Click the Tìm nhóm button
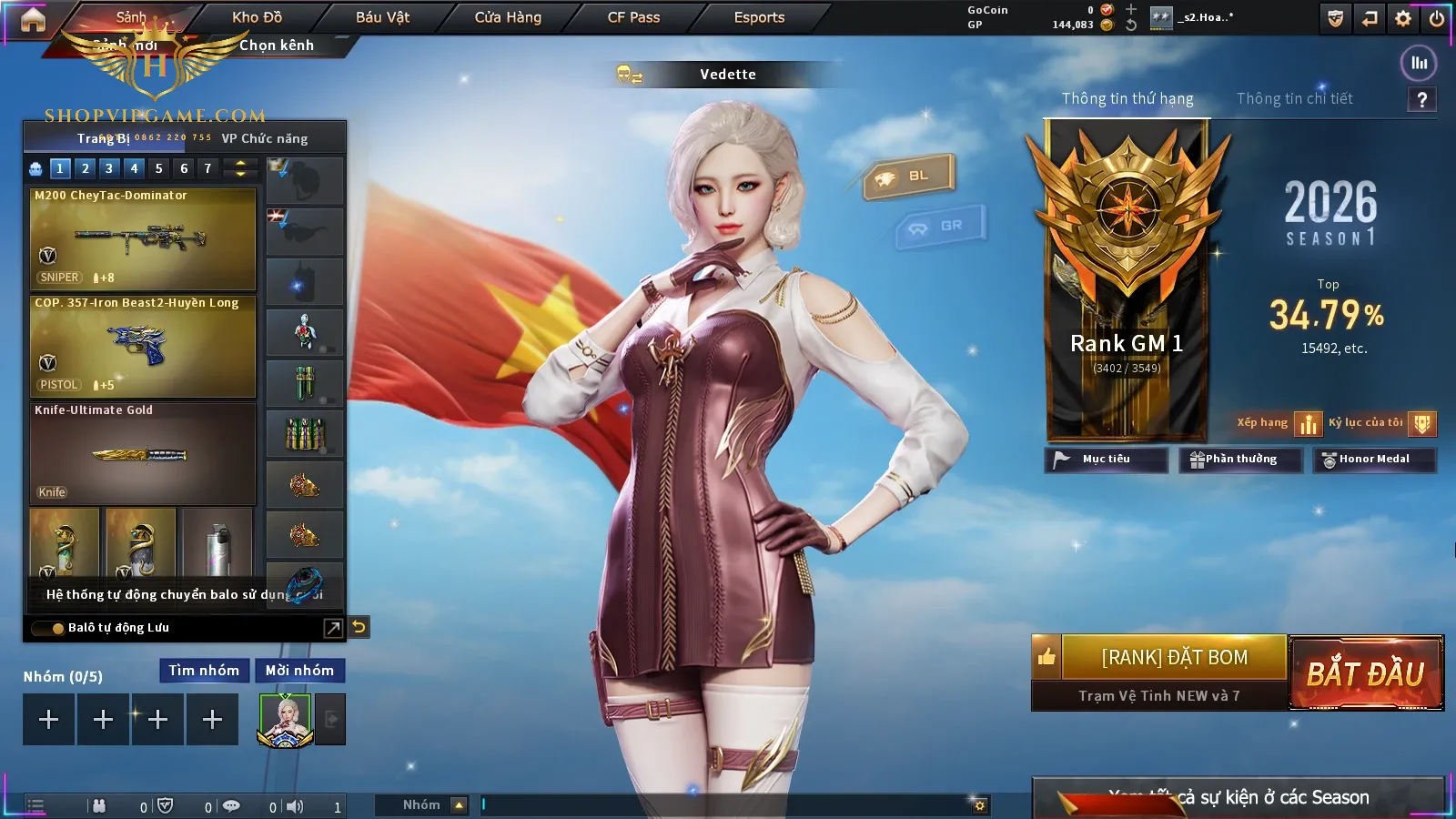This screenshot has width=1456, height=819. point(204,671)
